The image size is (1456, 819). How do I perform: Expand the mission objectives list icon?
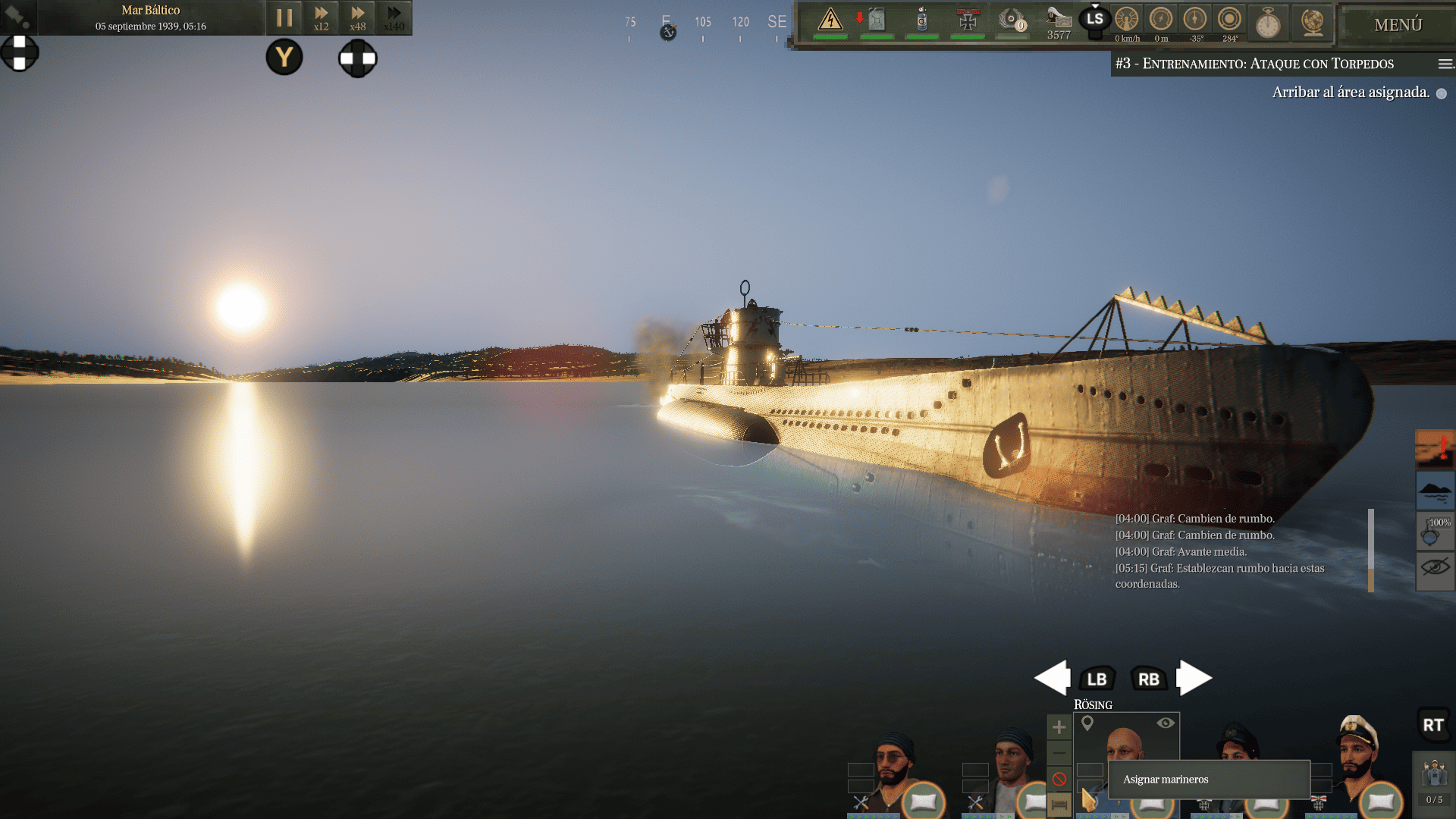(1445, 64)
